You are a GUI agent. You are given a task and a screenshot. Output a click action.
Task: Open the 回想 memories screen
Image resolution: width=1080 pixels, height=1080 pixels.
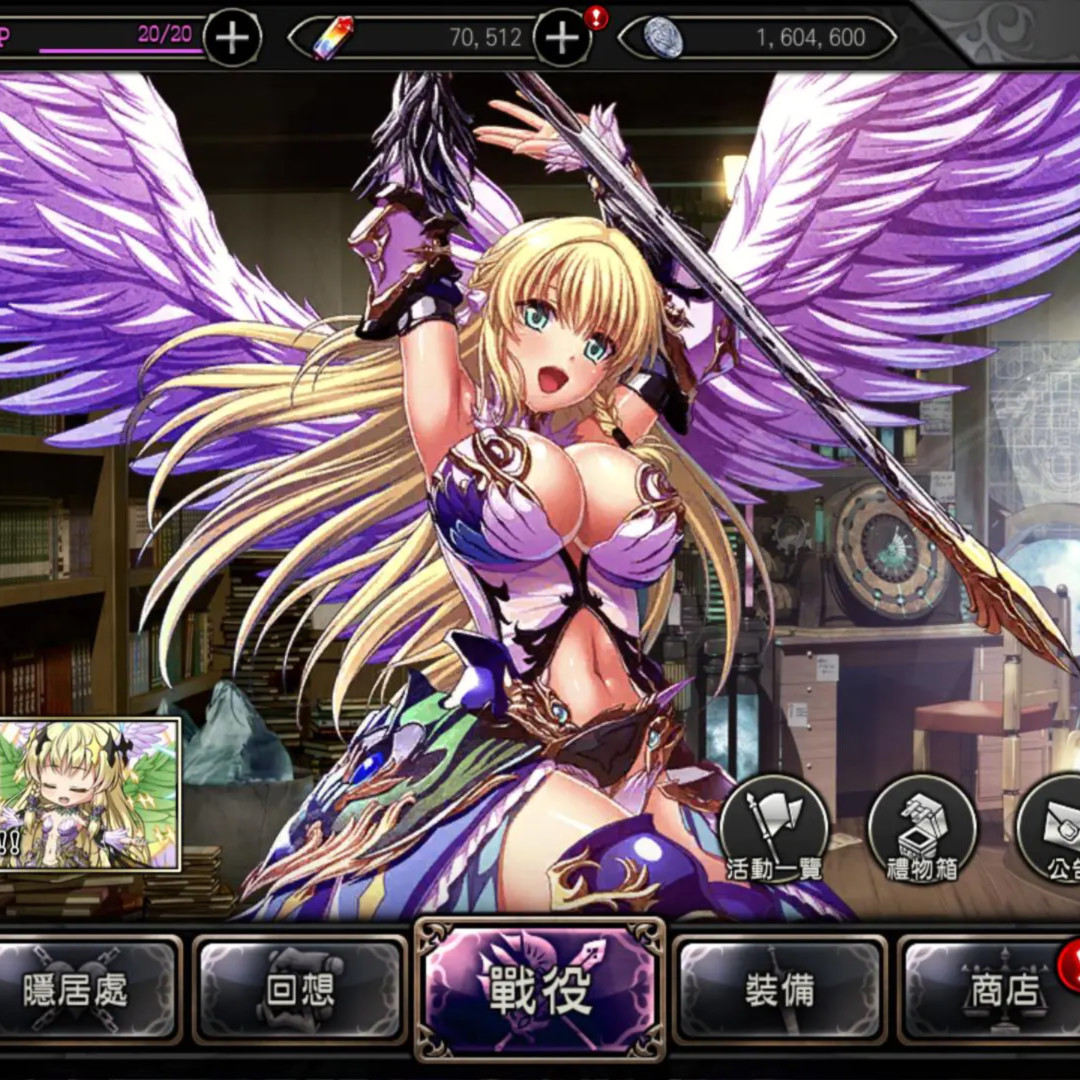click(x=299, y=990)
